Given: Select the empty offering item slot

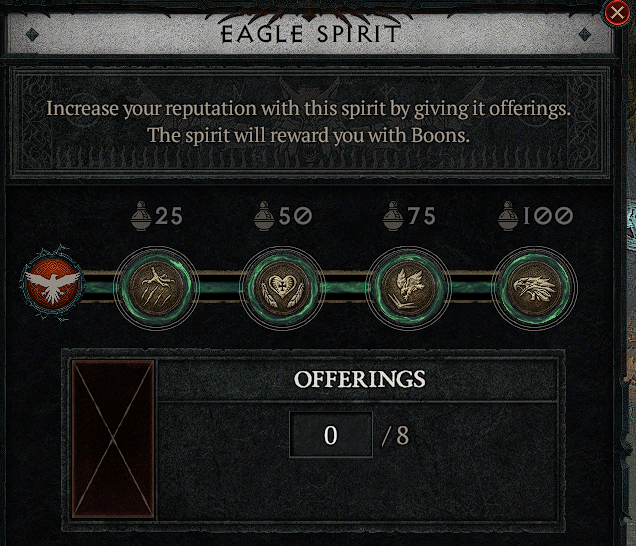Looking at the screenshot, I should click(x=114, y=439).
